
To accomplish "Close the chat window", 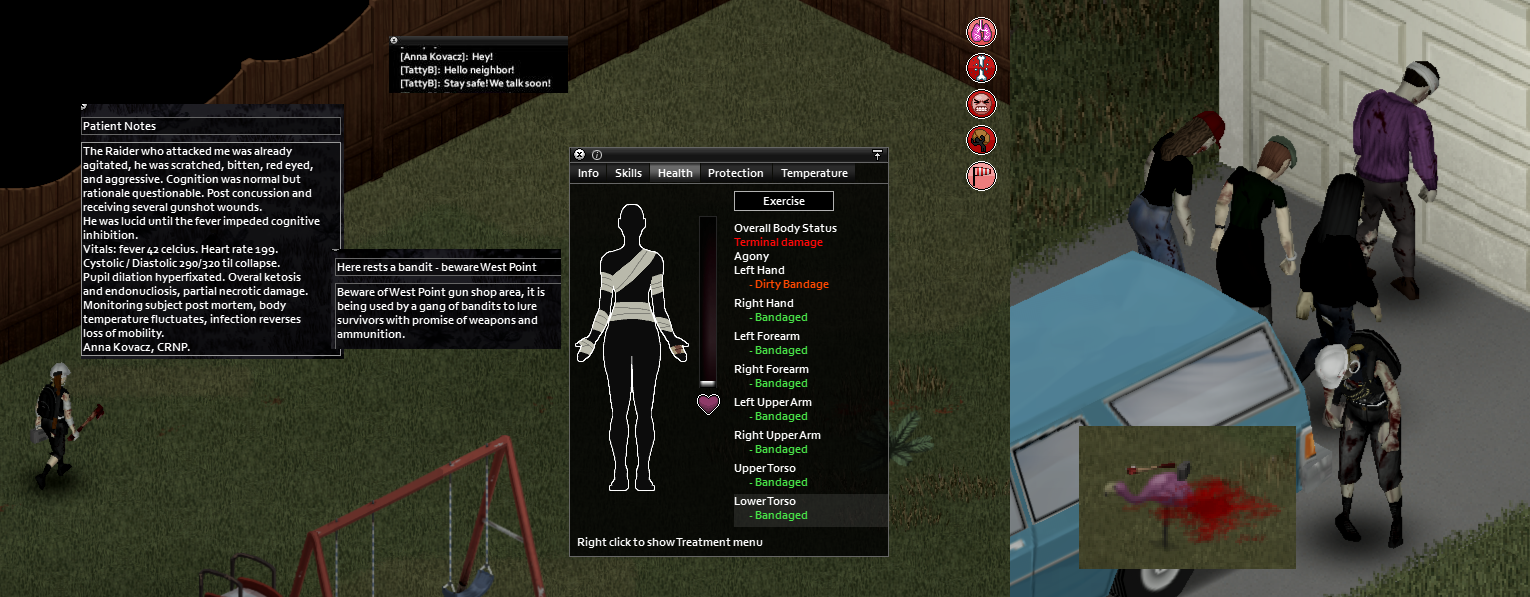I will (394, 41).
